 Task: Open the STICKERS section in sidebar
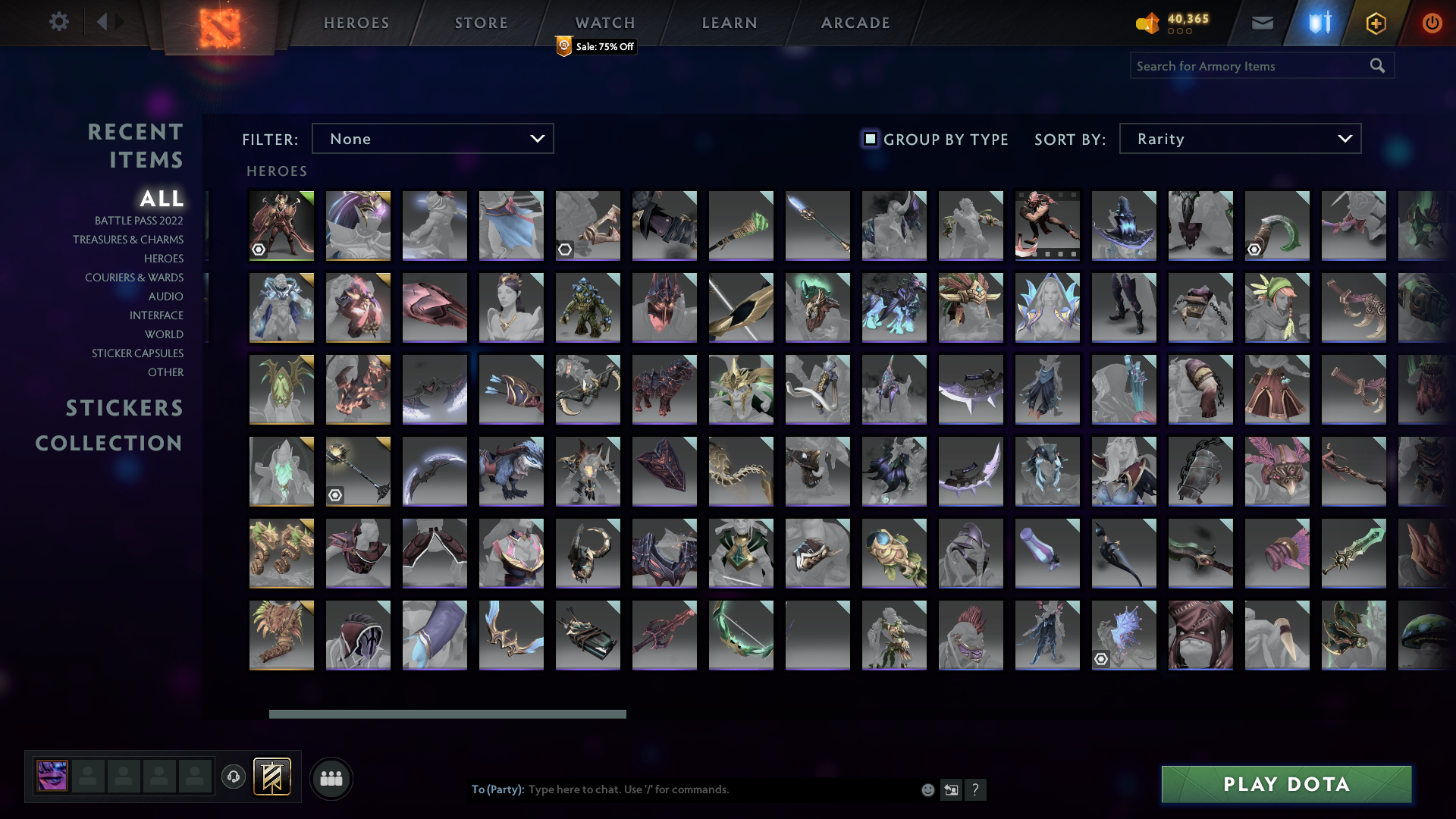pos(124,408)
